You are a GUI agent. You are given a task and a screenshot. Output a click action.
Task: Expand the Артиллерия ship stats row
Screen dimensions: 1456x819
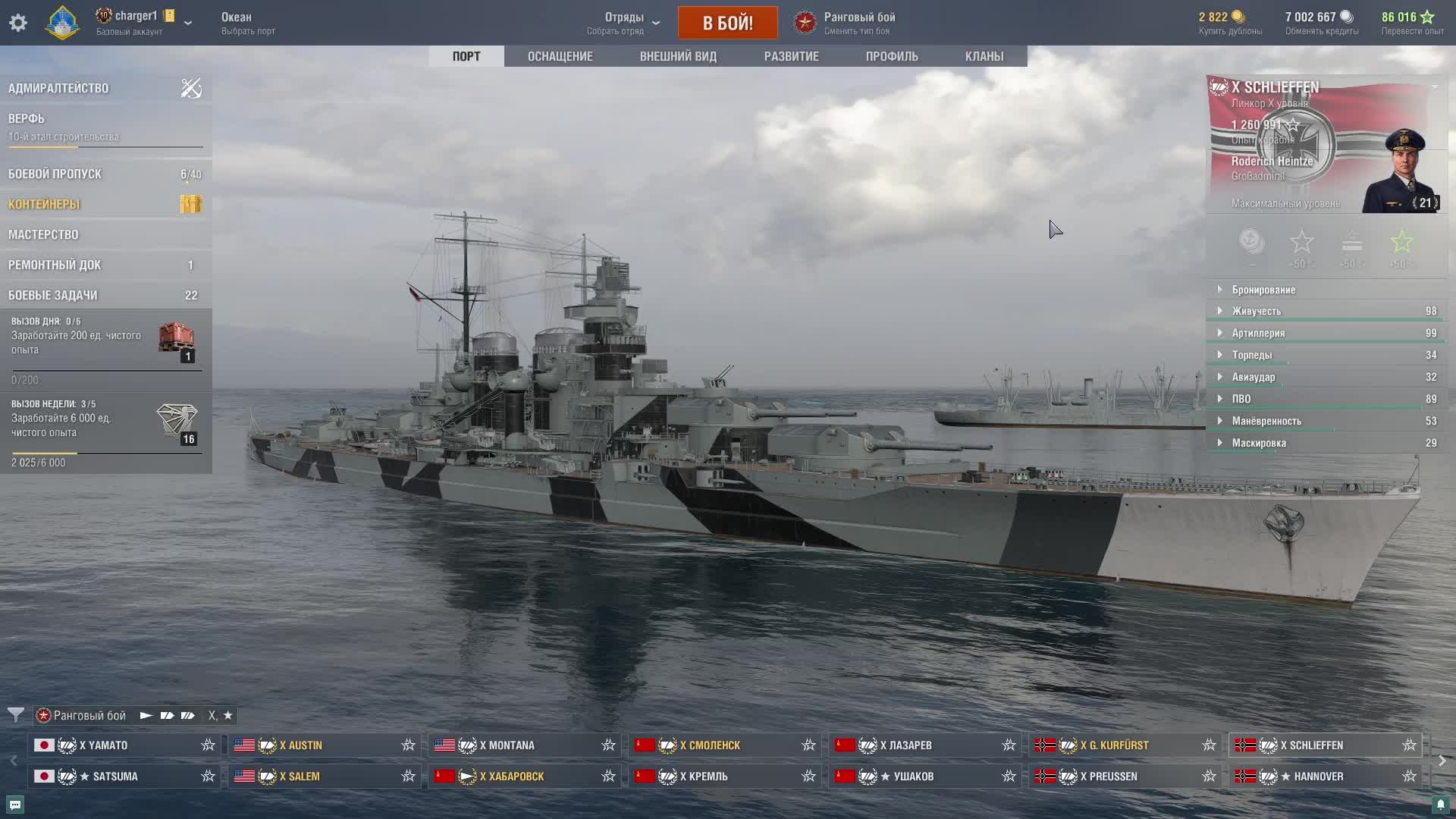pyautogui.click(x=1258, y=333)
